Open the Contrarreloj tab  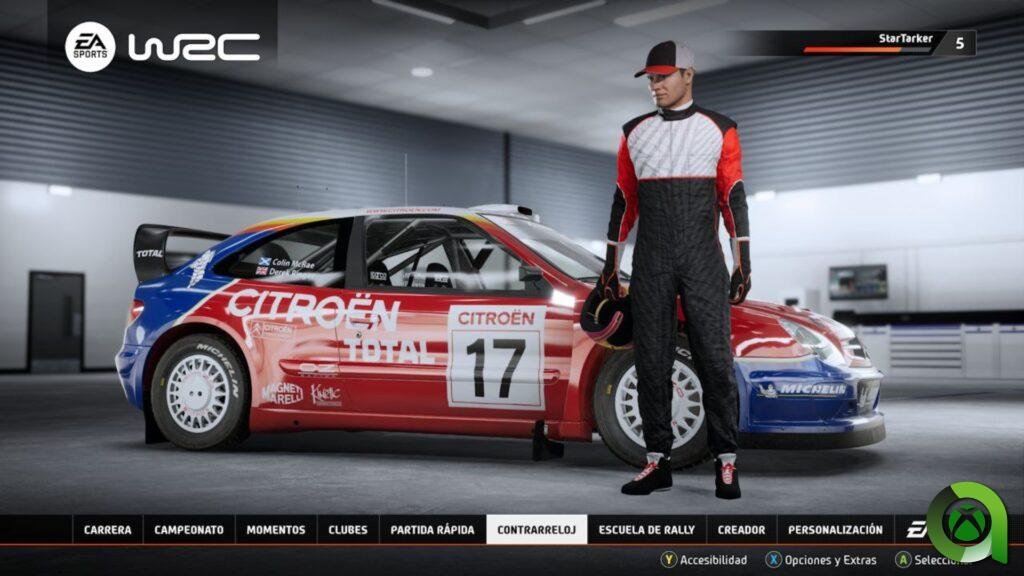point(536,530)
